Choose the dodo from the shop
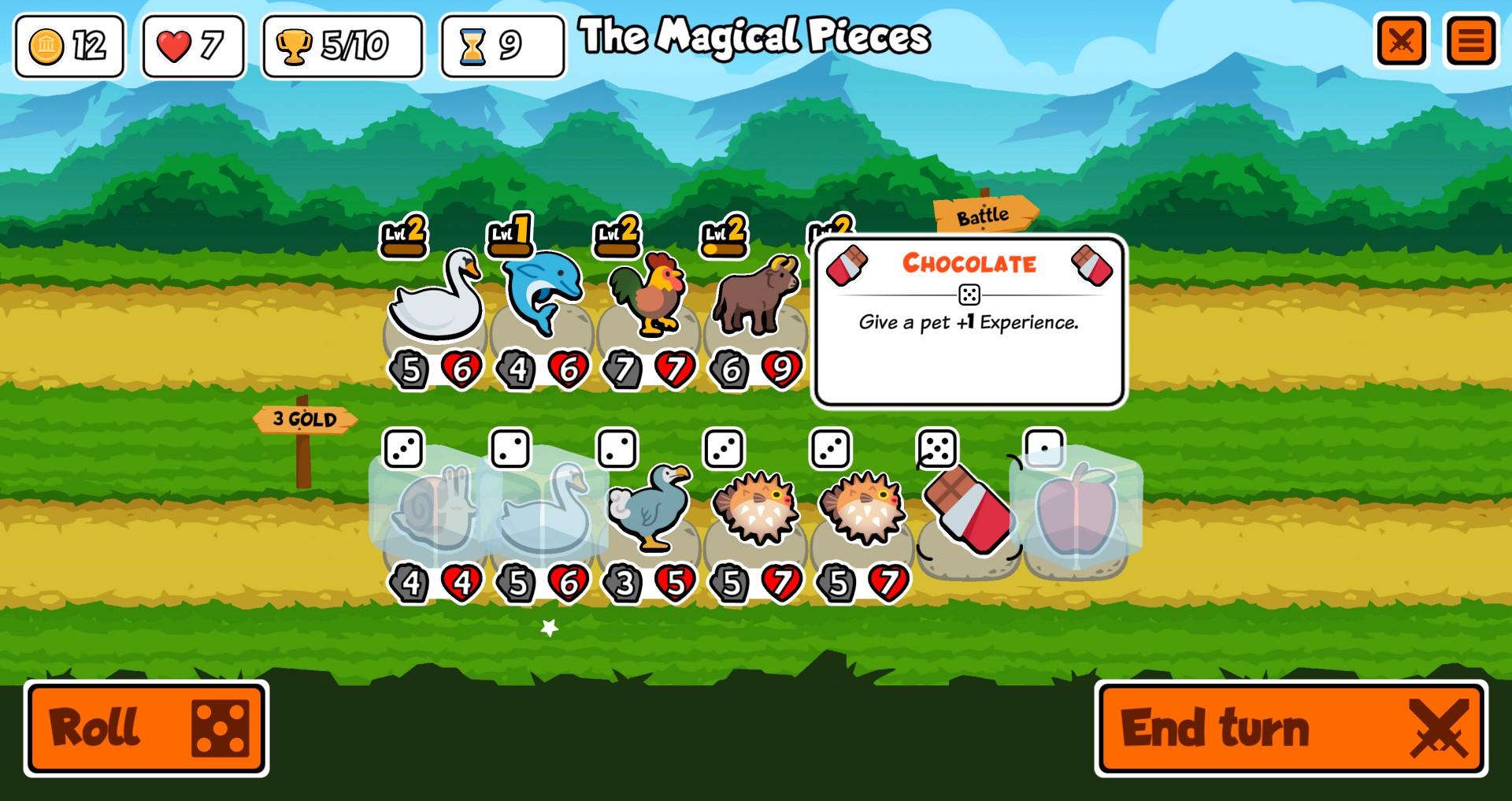Image resolution: width=1512 pixels, height=801 pixels. click(649, 508)
